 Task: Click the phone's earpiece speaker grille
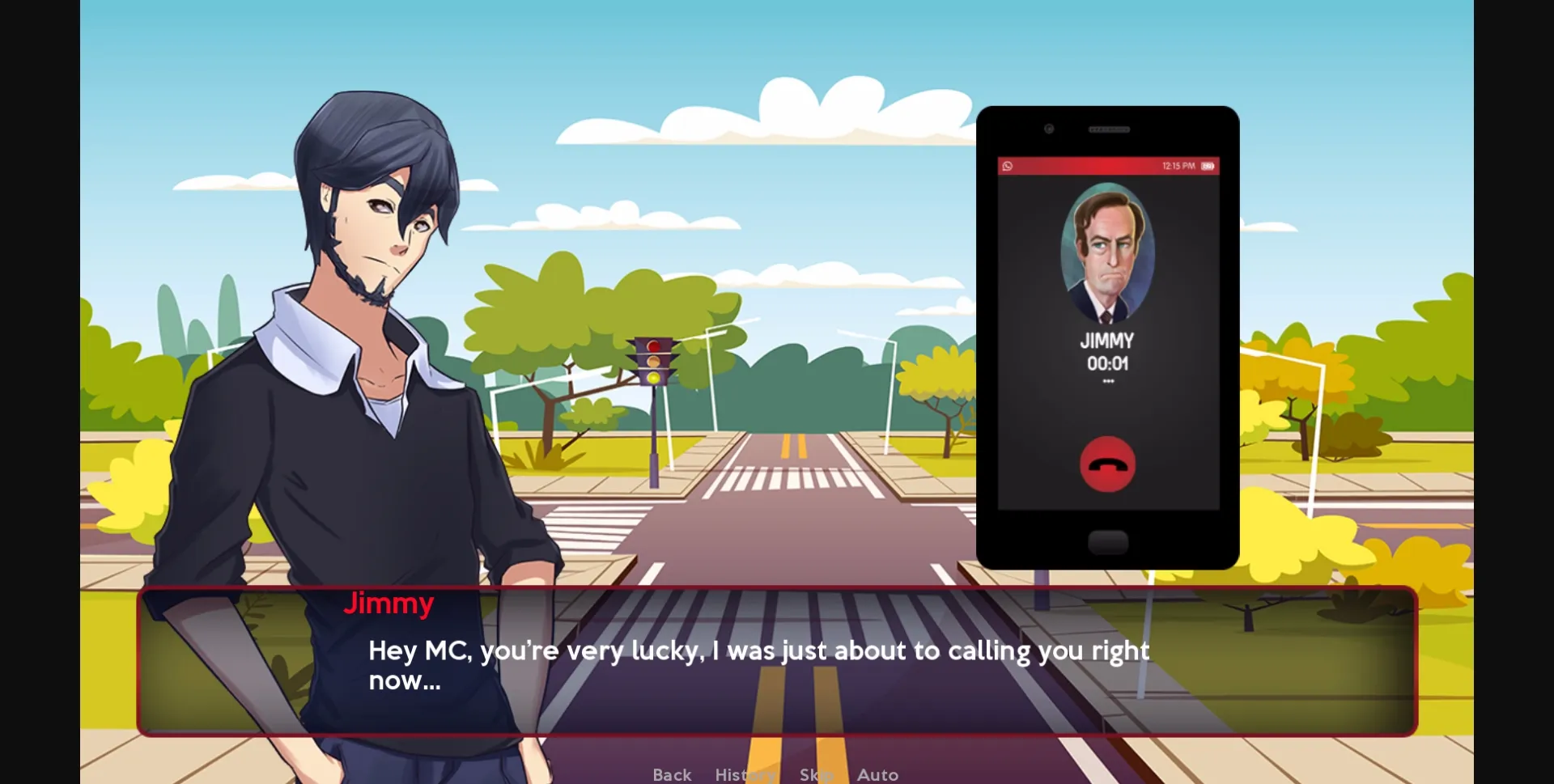click(x=1109, y=128)
